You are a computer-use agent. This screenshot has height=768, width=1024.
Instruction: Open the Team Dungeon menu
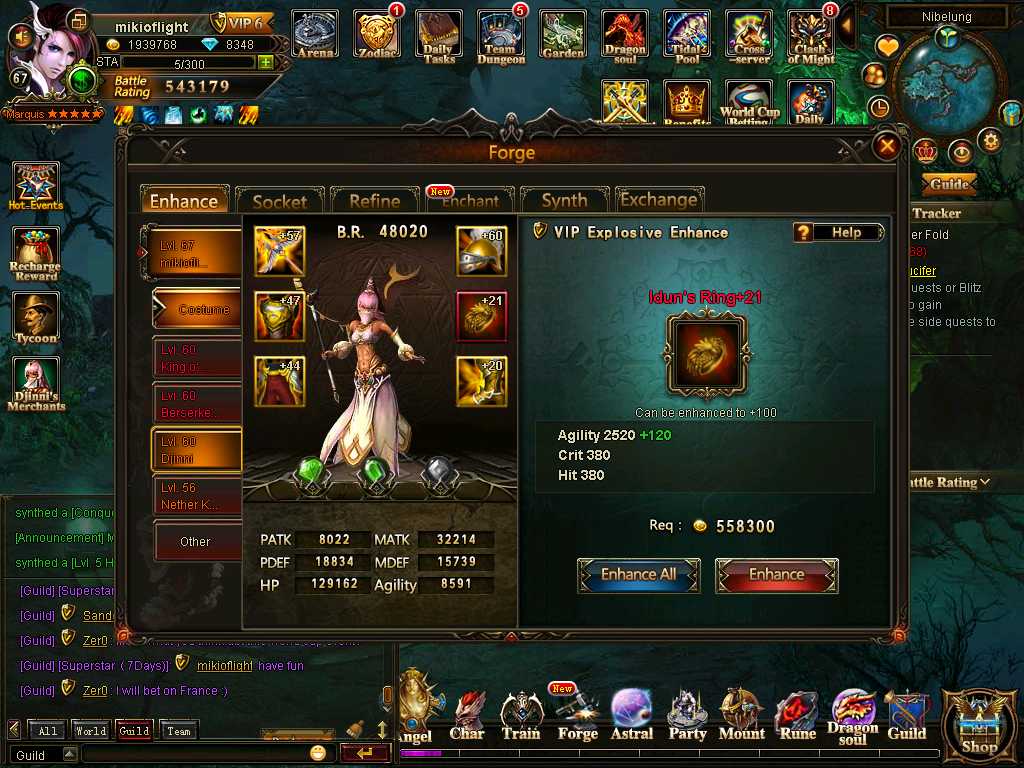pyautogui.click(x=501, y=37)
